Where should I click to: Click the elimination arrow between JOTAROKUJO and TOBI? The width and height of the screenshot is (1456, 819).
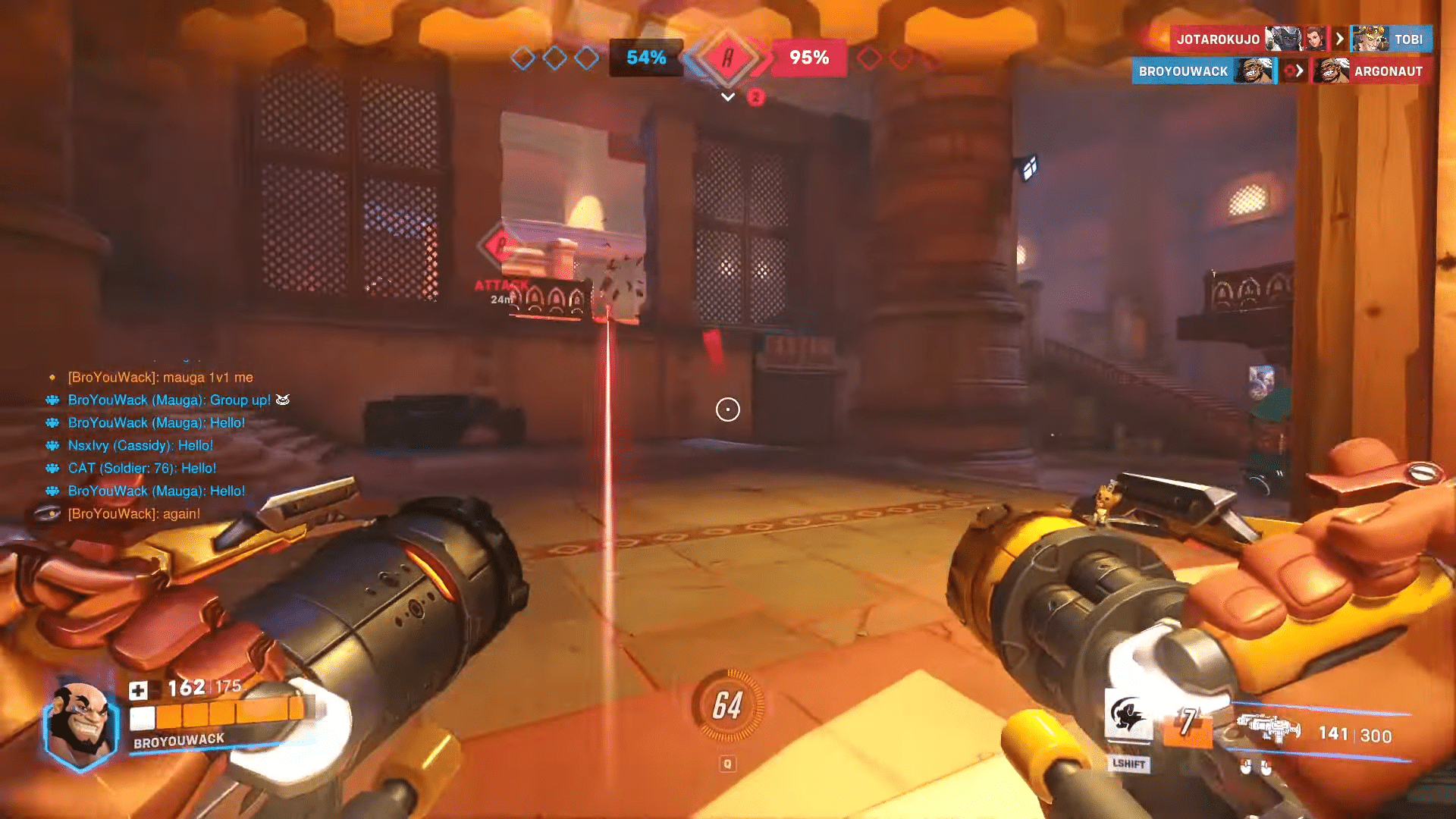pos(1341,39)
